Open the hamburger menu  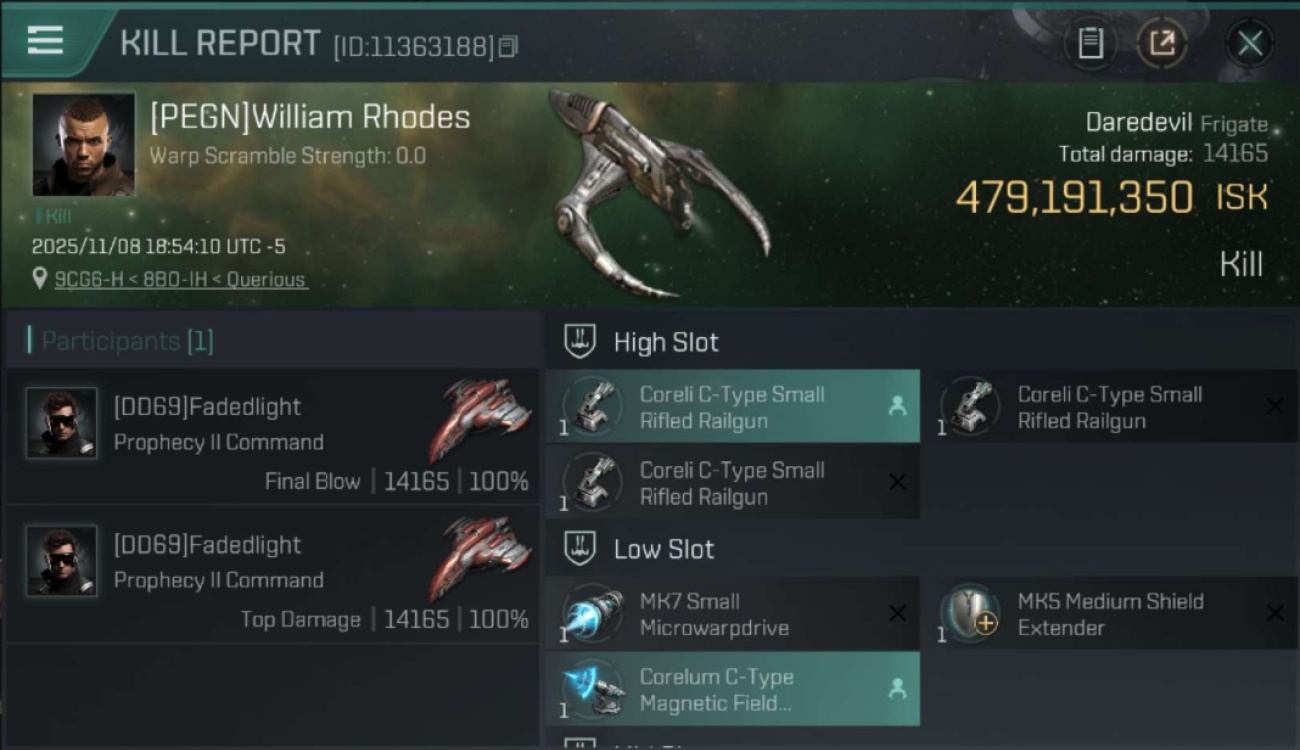(x=43, y=40)
